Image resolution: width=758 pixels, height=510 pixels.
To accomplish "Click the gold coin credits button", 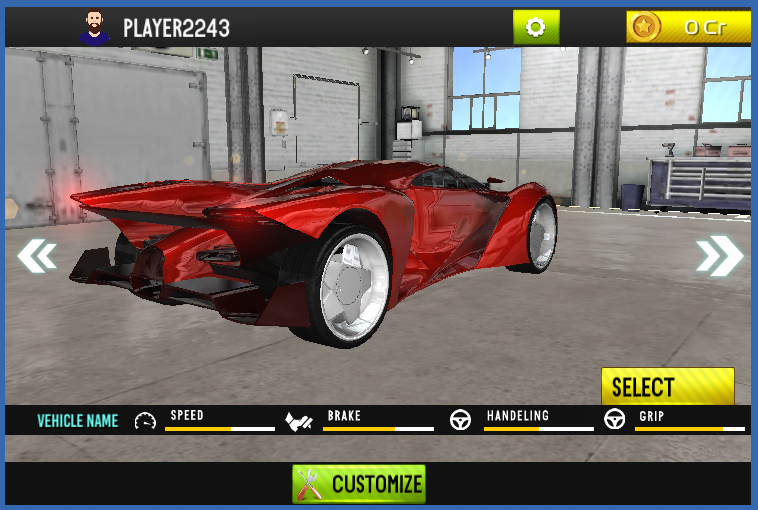I will [688, 27].
